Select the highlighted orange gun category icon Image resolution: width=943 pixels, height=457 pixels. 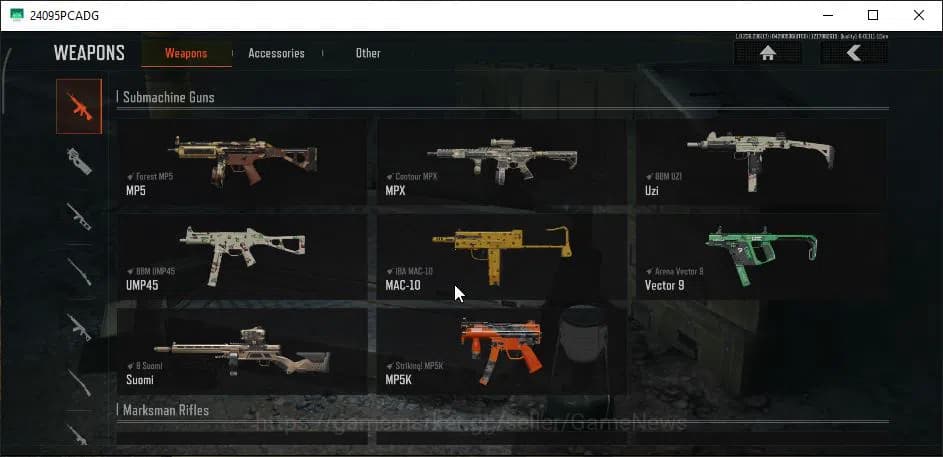(79, 107)
